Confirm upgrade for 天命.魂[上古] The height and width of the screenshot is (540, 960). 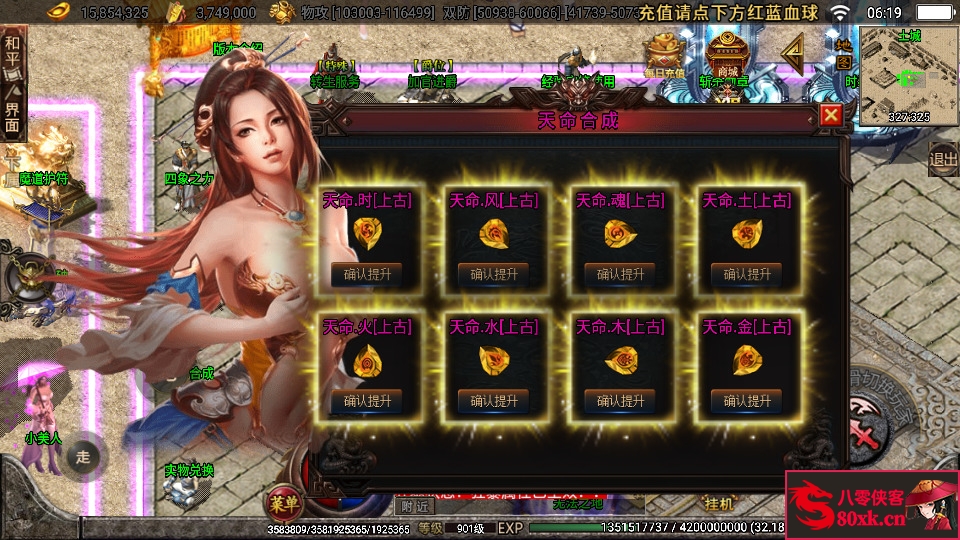pos(620,274)
